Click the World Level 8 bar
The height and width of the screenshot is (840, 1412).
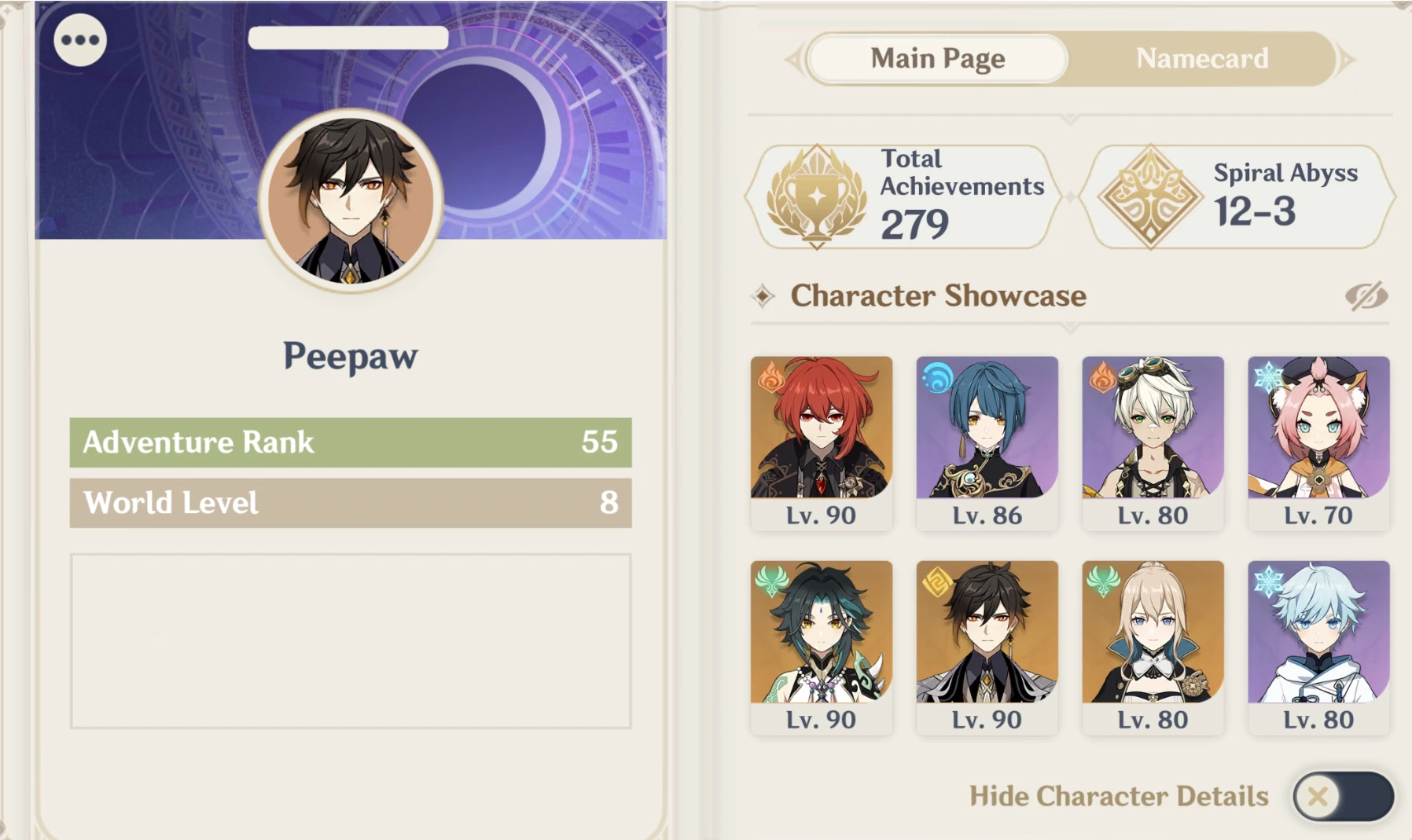[x=349, y=503]
